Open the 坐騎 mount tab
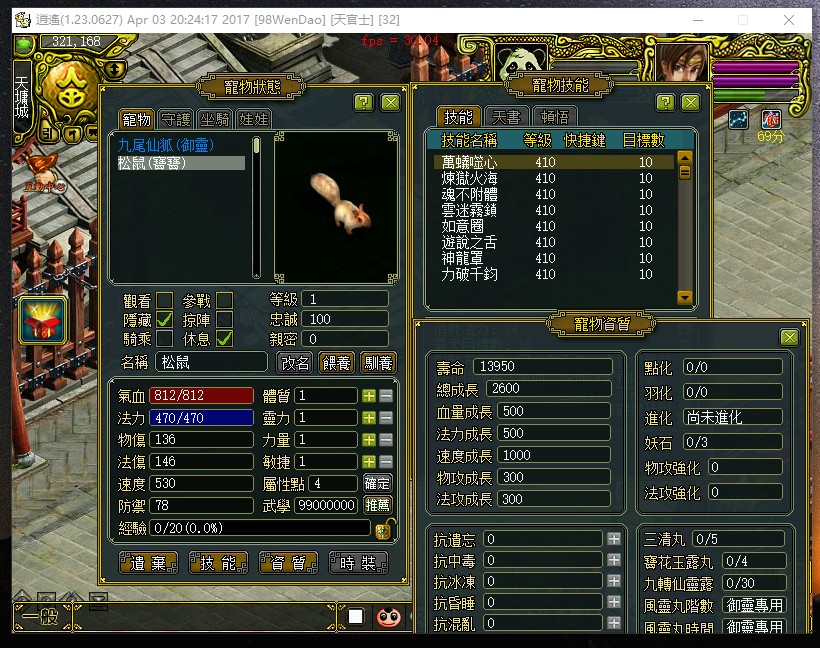The image size is (820, 648). (214, 119)
